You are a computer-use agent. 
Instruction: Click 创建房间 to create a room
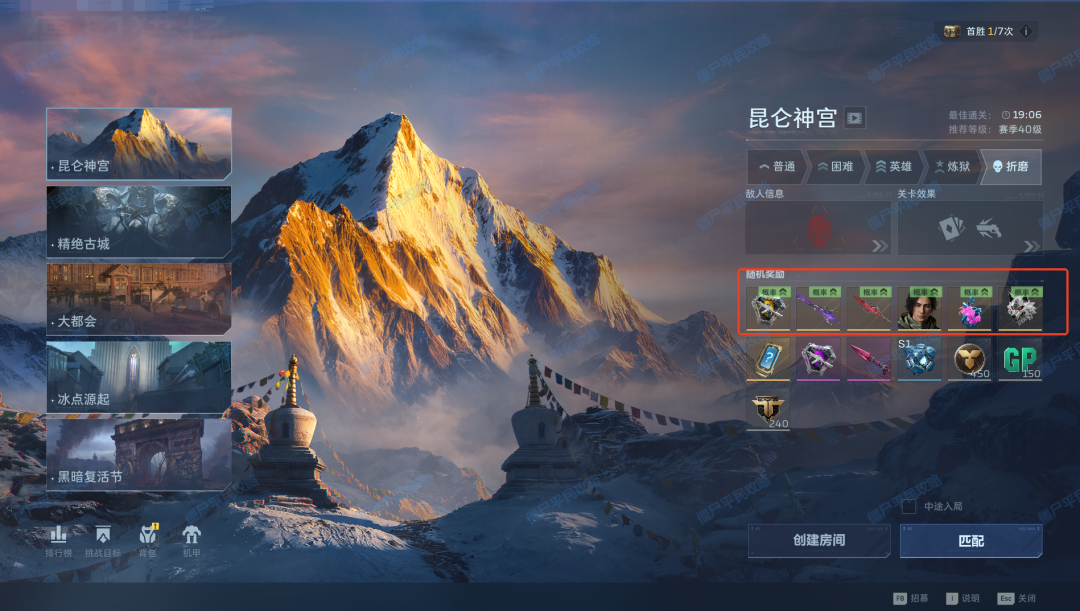point(819,541)
